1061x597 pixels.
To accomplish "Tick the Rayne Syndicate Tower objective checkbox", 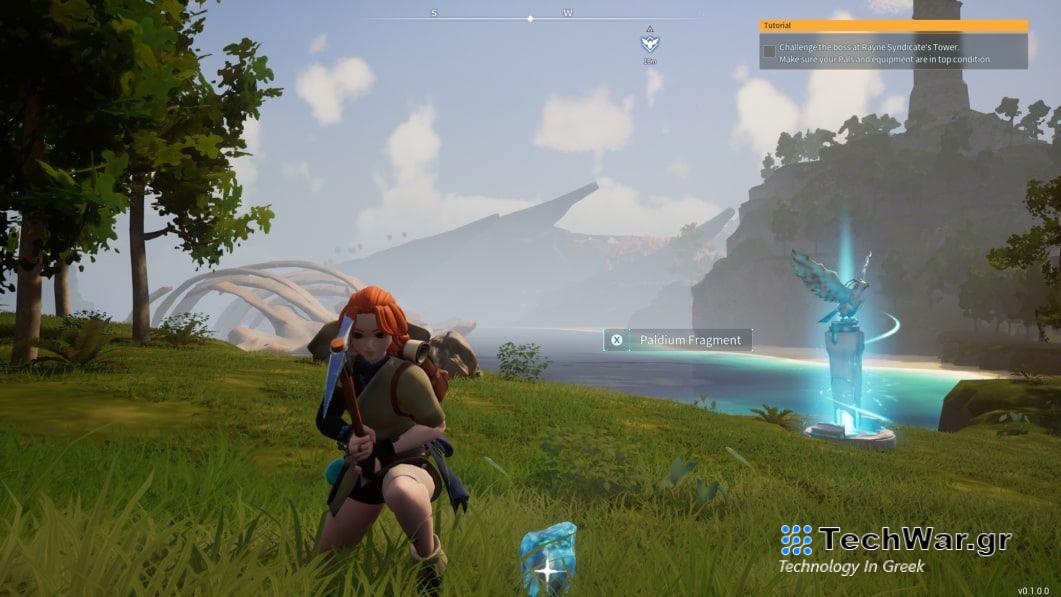I will click(x=769, y=51).
